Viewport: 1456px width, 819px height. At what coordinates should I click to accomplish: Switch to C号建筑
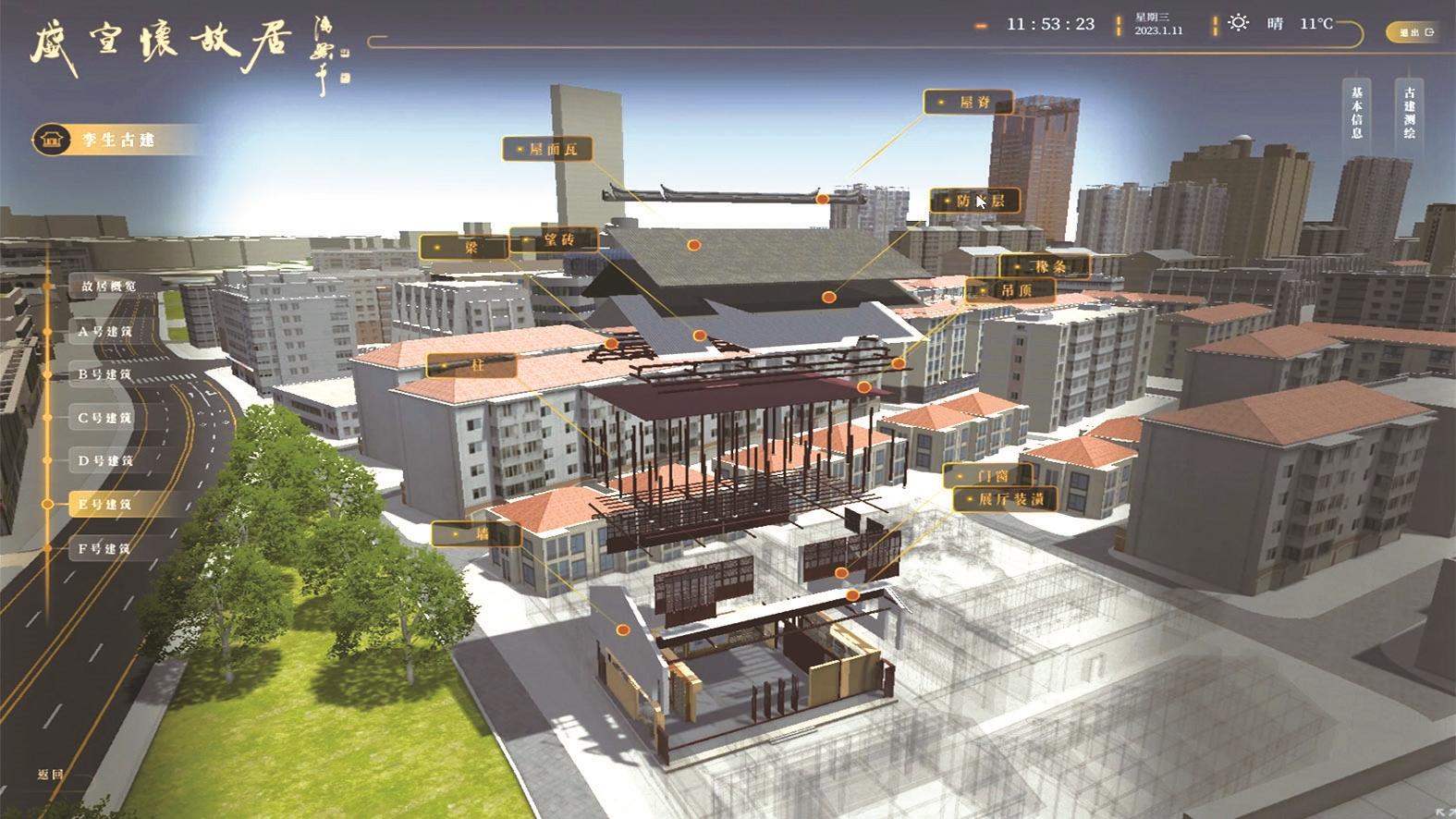pos(104,418)
